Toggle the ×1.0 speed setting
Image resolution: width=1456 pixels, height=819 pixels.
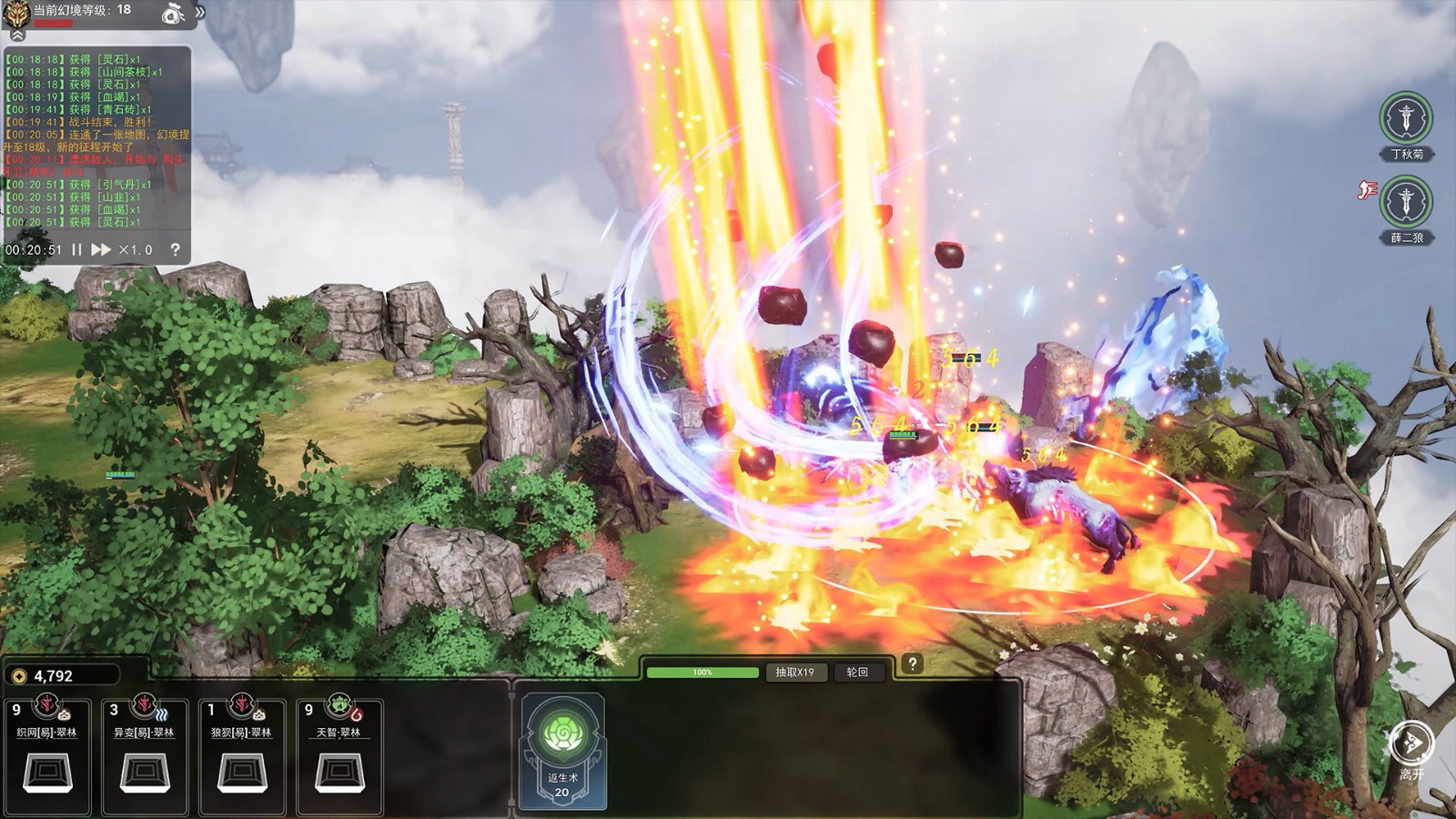(135, 249)
